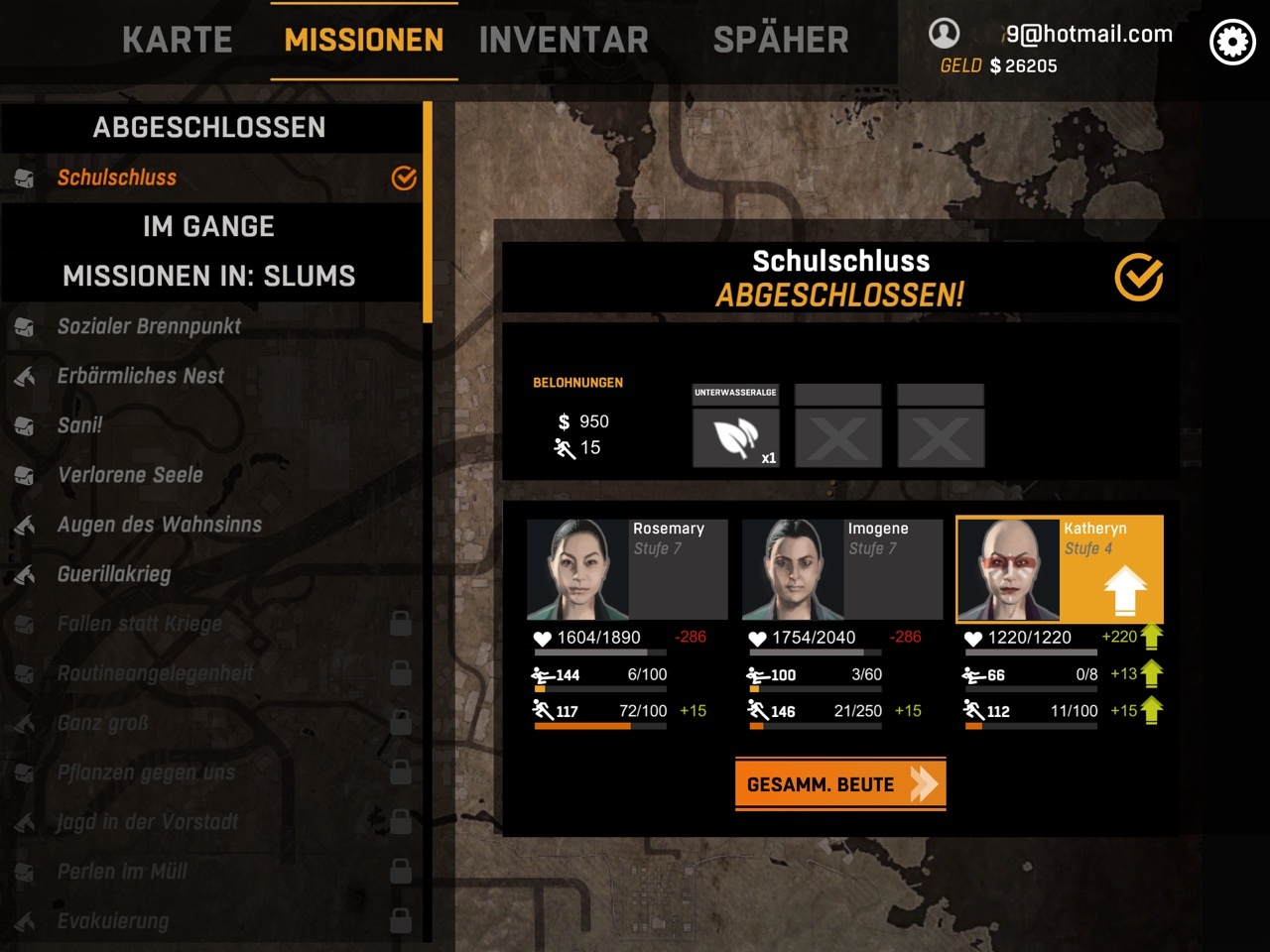This screenshot has height=952, width=1270.
Task: Click the account profile icon
Action: click(944, 34)
